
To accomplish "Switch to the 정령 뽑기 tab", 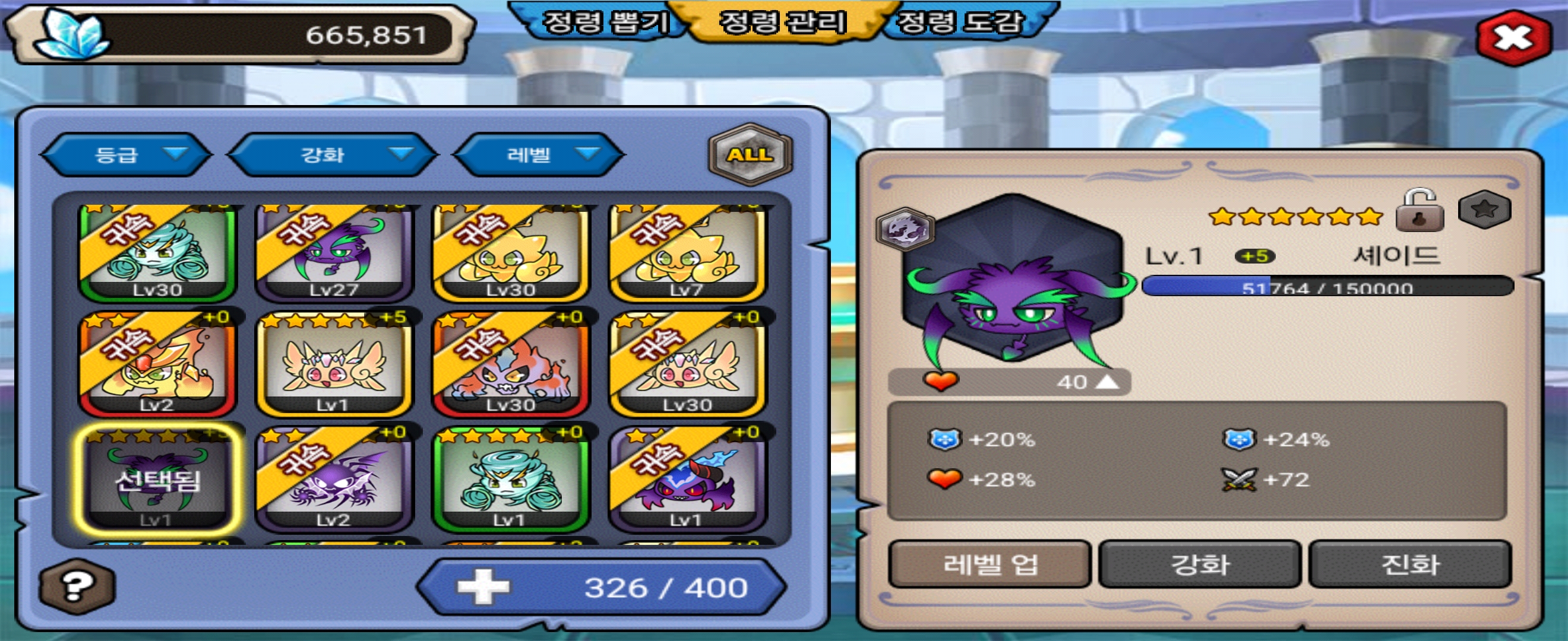I will [605, 23].
